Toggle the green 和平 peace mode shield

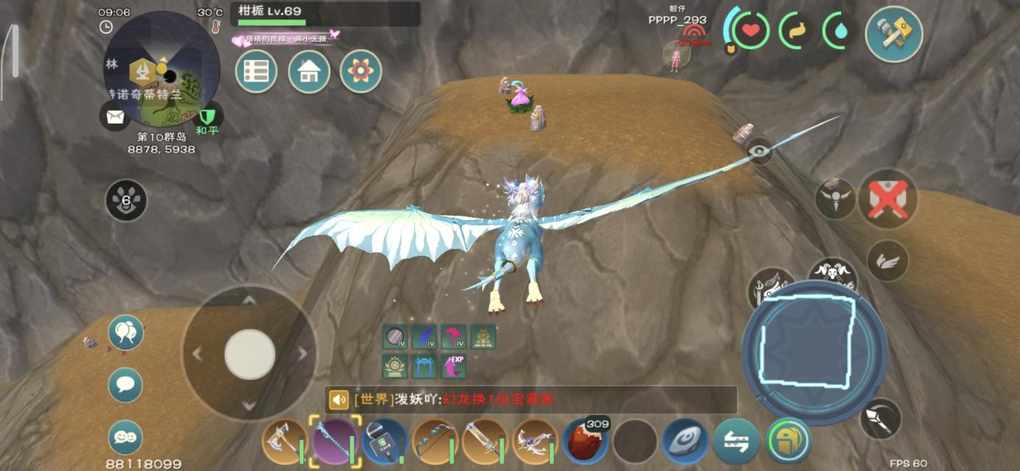tap(208, 118)
